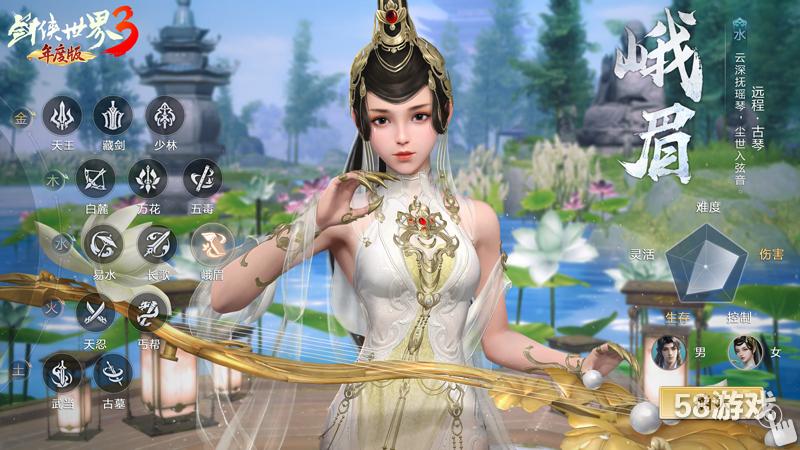Select the female (女) character portrait
Screen dimensions: 800x450
tap(742, 352)
